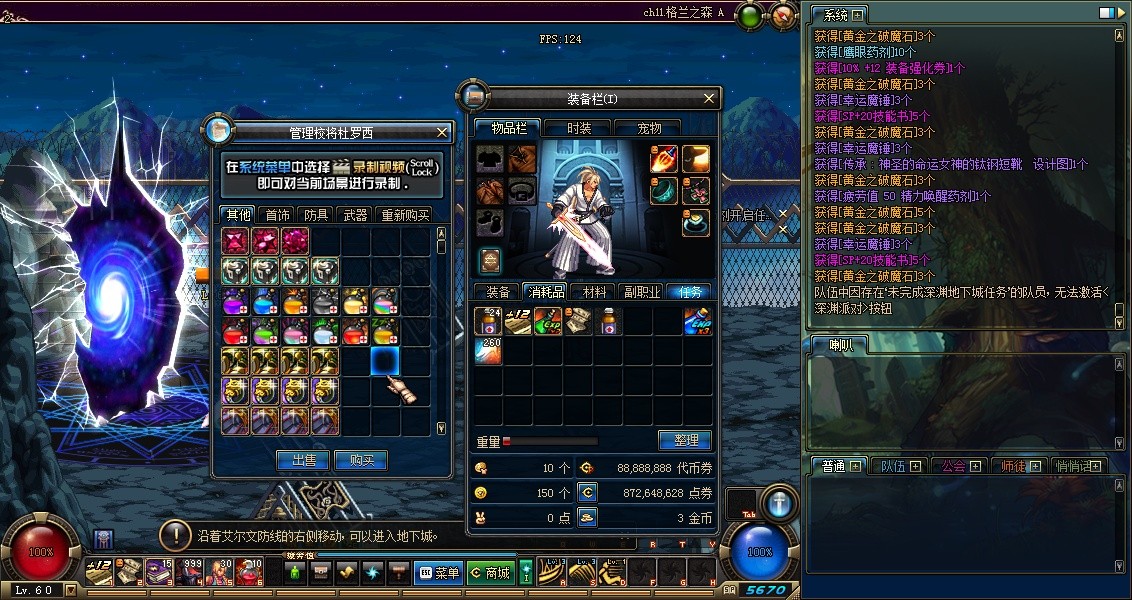Open the 宠物 pet tab
Image resolution: width=1132 pixels, height=600 pixels.
click(650, 128)
